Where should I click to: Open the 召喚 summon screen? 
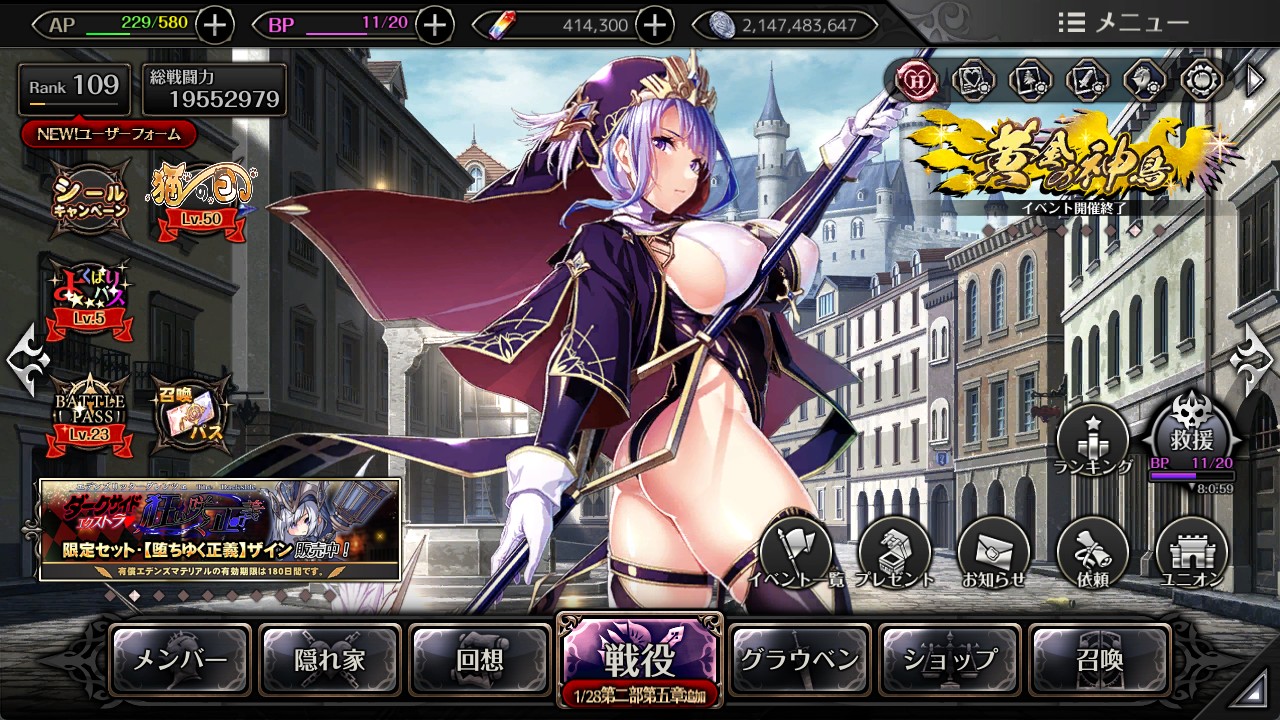click(1099, 660)
